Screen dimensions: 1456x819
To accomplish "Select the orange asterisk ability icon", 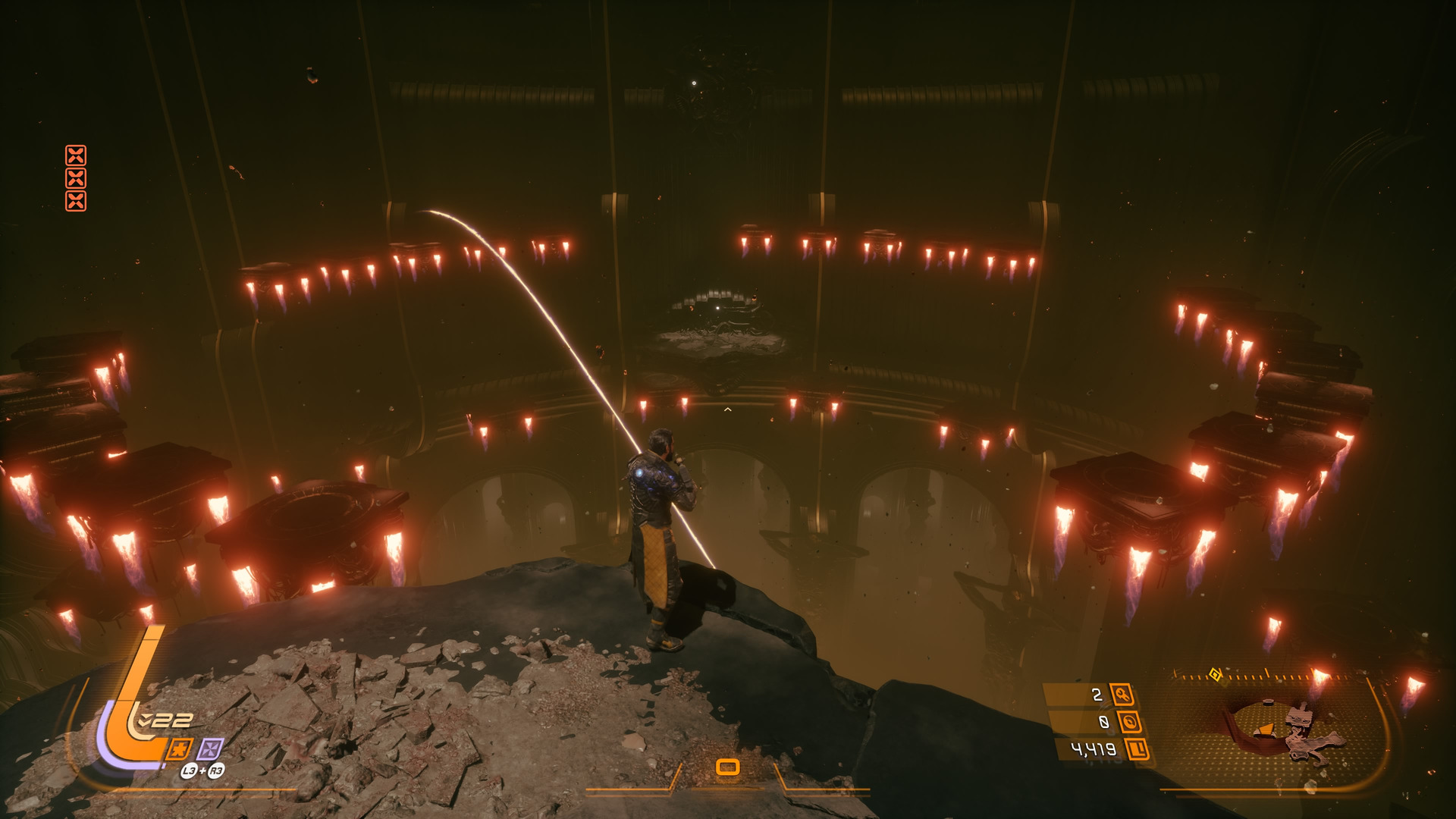I will [179, 749].
